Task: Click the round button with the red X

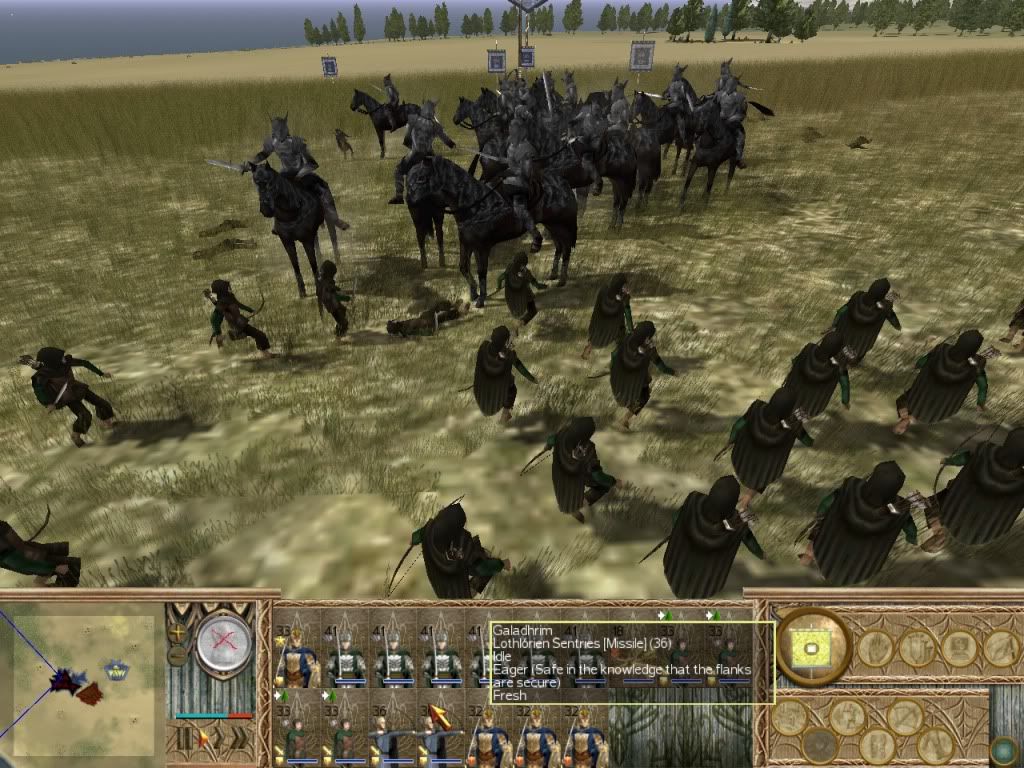Action: (x=223, y=642)
